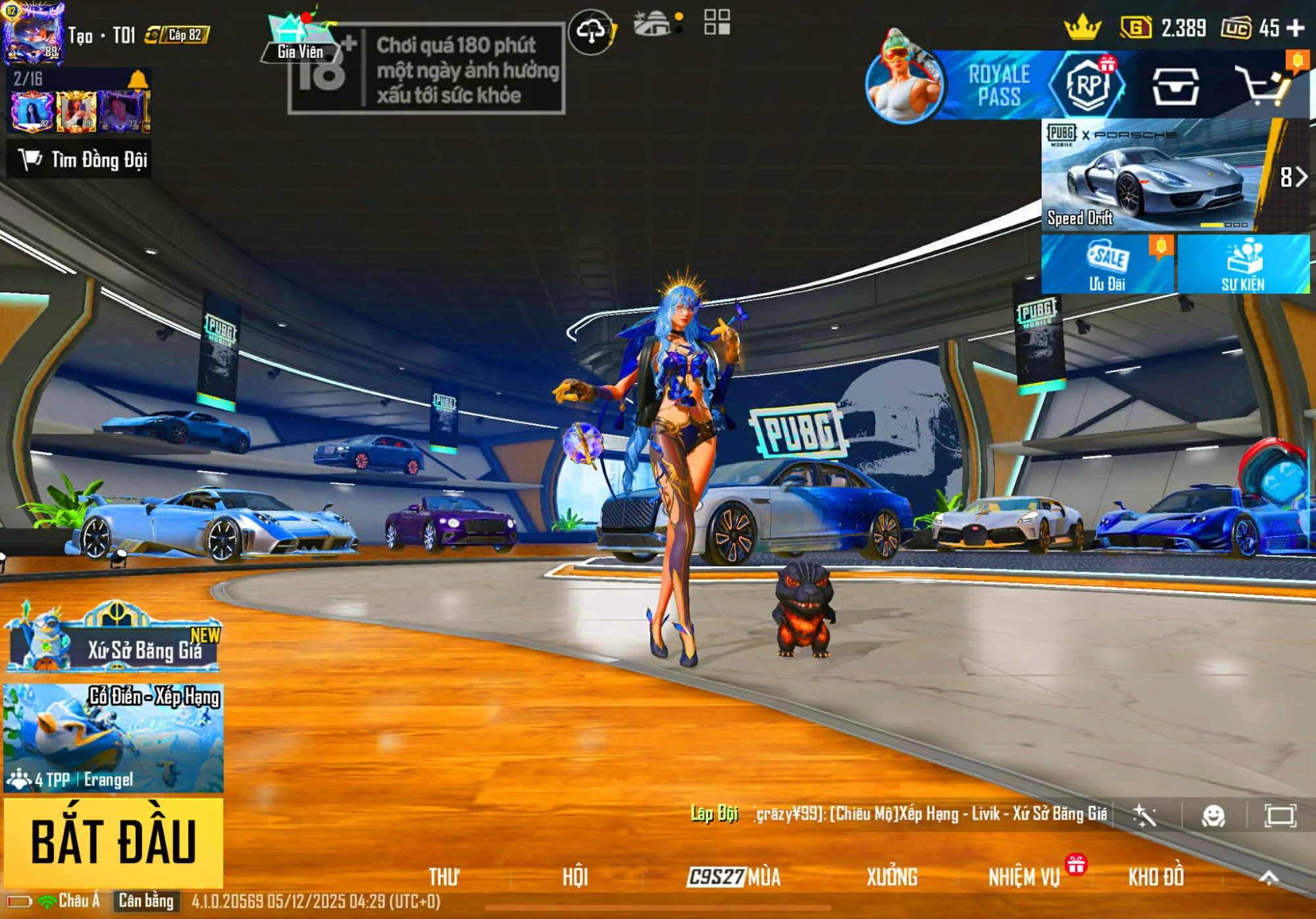This screenshot has height=919, width=1316.
Task: Toggle the notification bell on Ưu Đãi
Action: [x=1161, y=245]
